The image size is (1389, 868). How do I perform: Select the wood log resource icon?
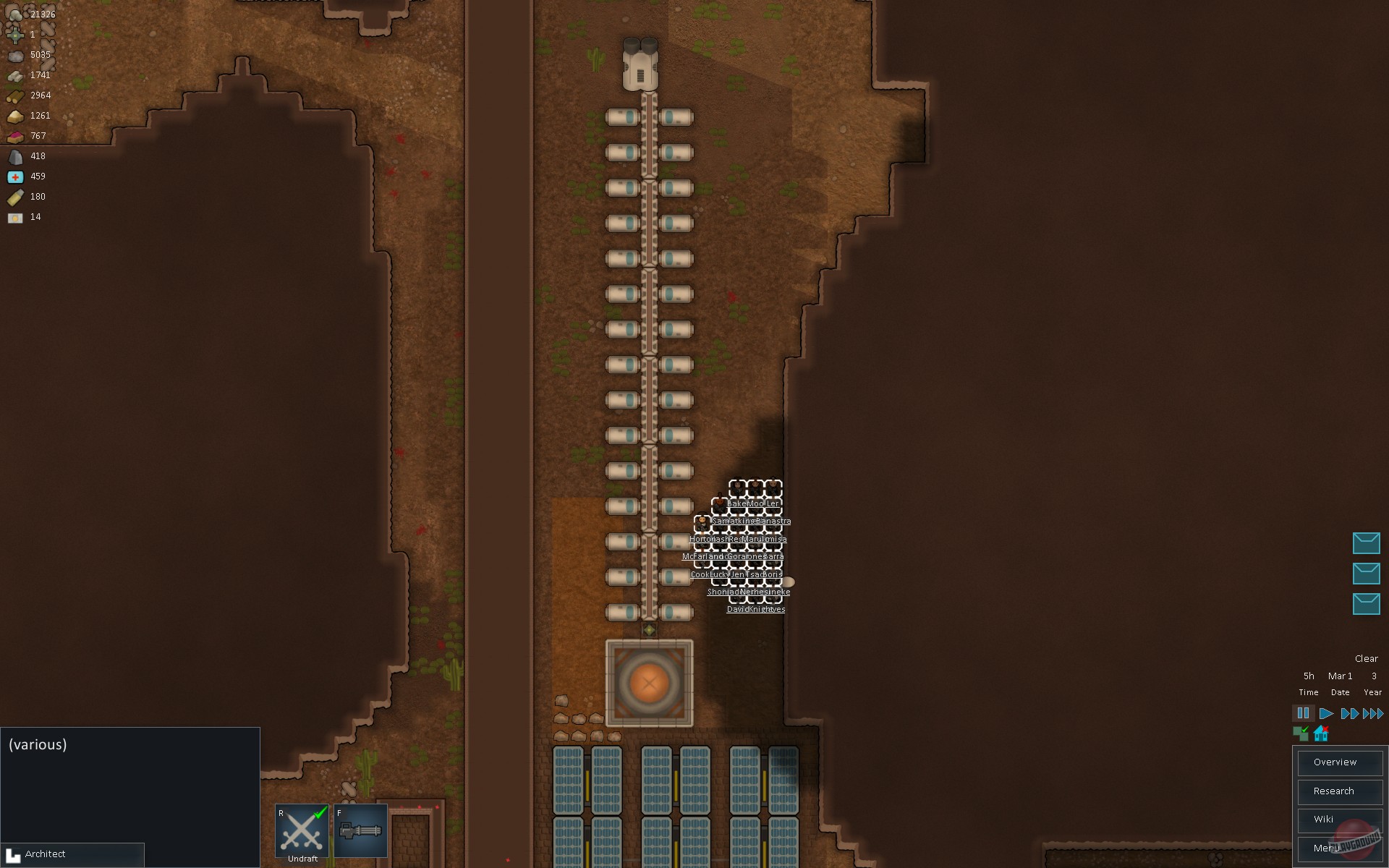click(x=15, y=95)
